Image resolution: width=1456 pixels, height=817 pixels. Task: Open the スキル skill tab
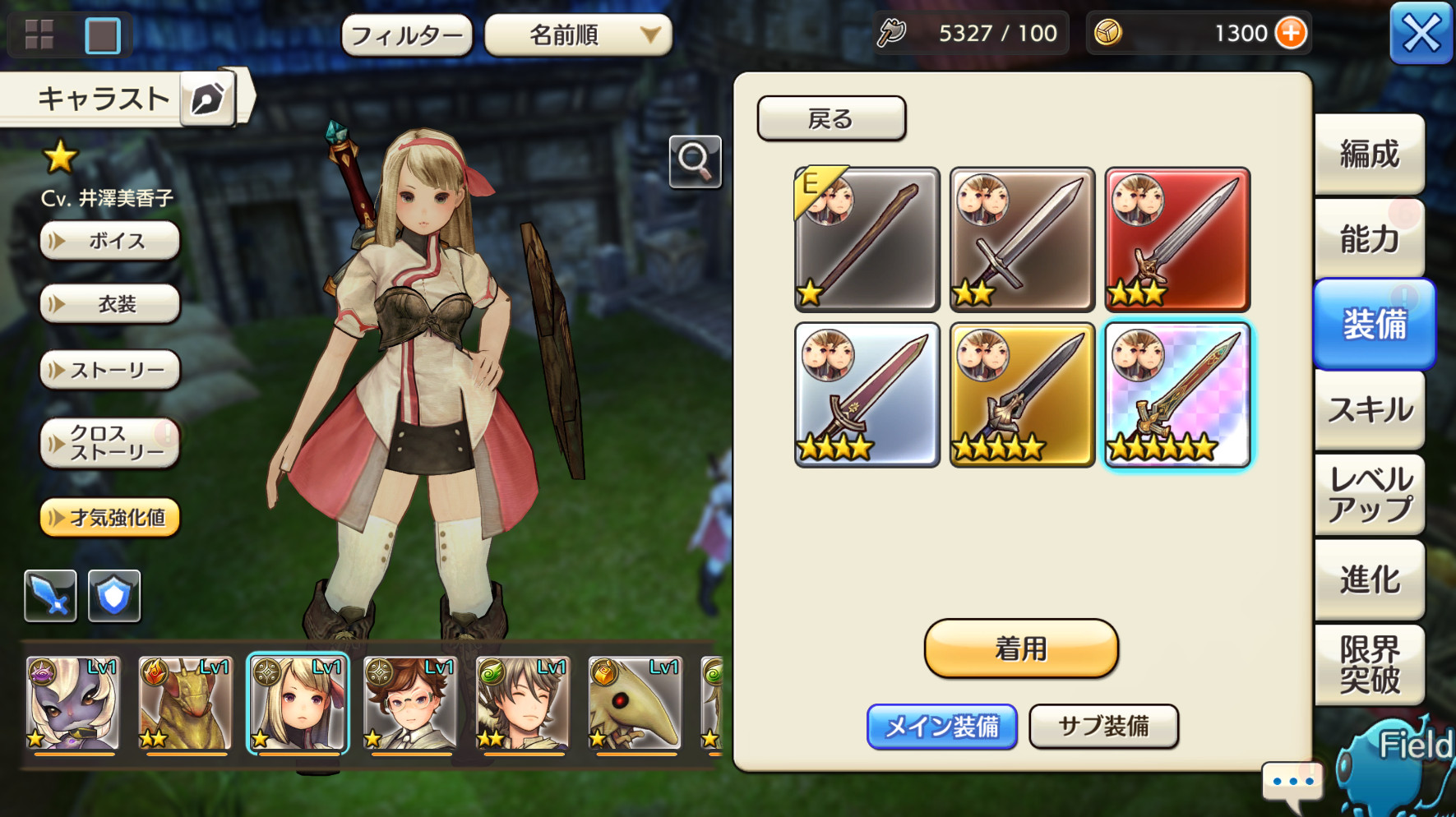tap(1369, 409)
